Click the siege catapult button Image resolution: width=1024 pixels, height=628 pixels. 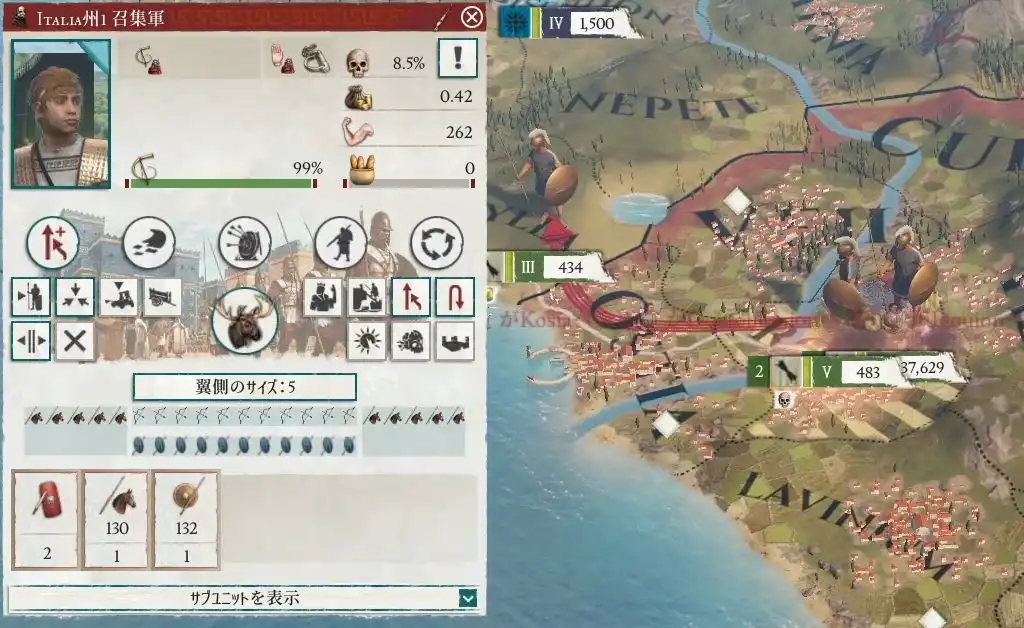(162, 297)
